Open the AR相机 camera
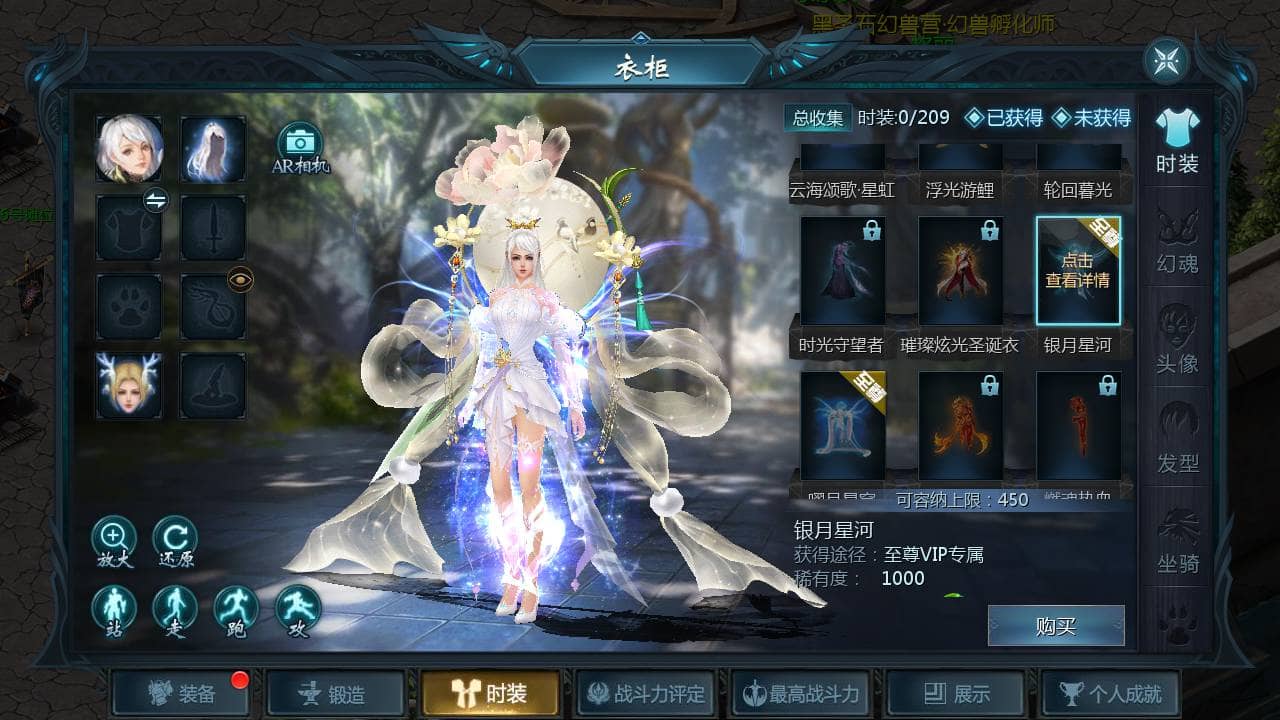This screenshot has width=1280, height=720. (299, 147)
